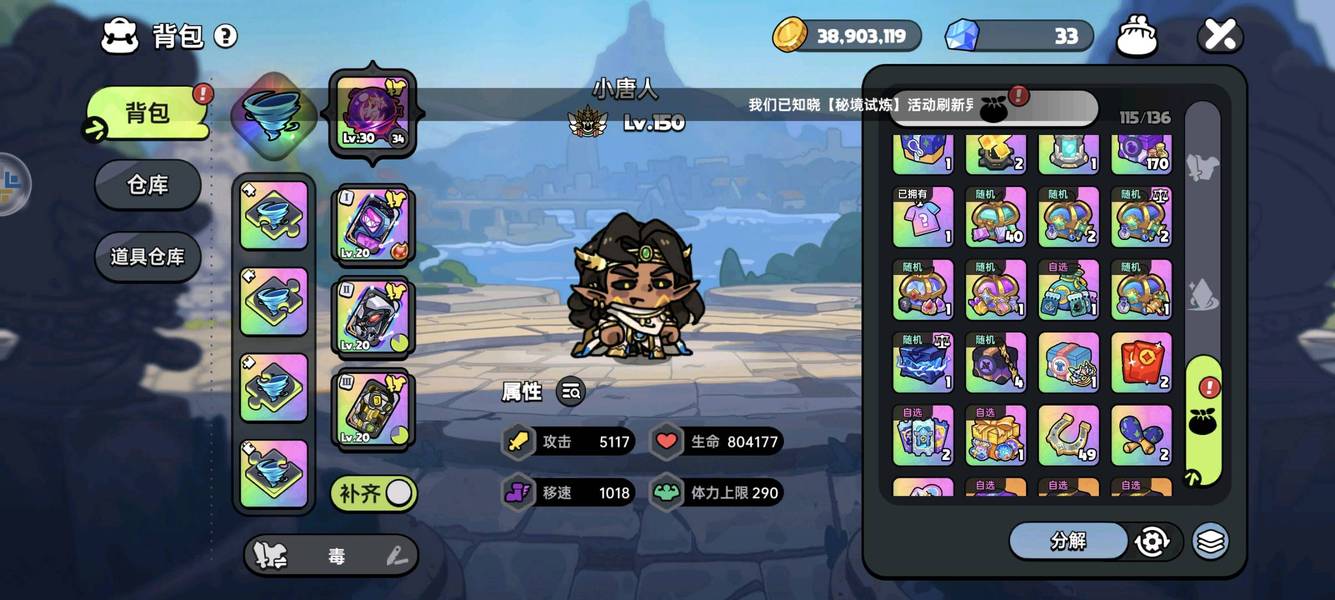Open the 属性 attribute details icon
Screen dimensions: 1335x600
click(571, 393)
